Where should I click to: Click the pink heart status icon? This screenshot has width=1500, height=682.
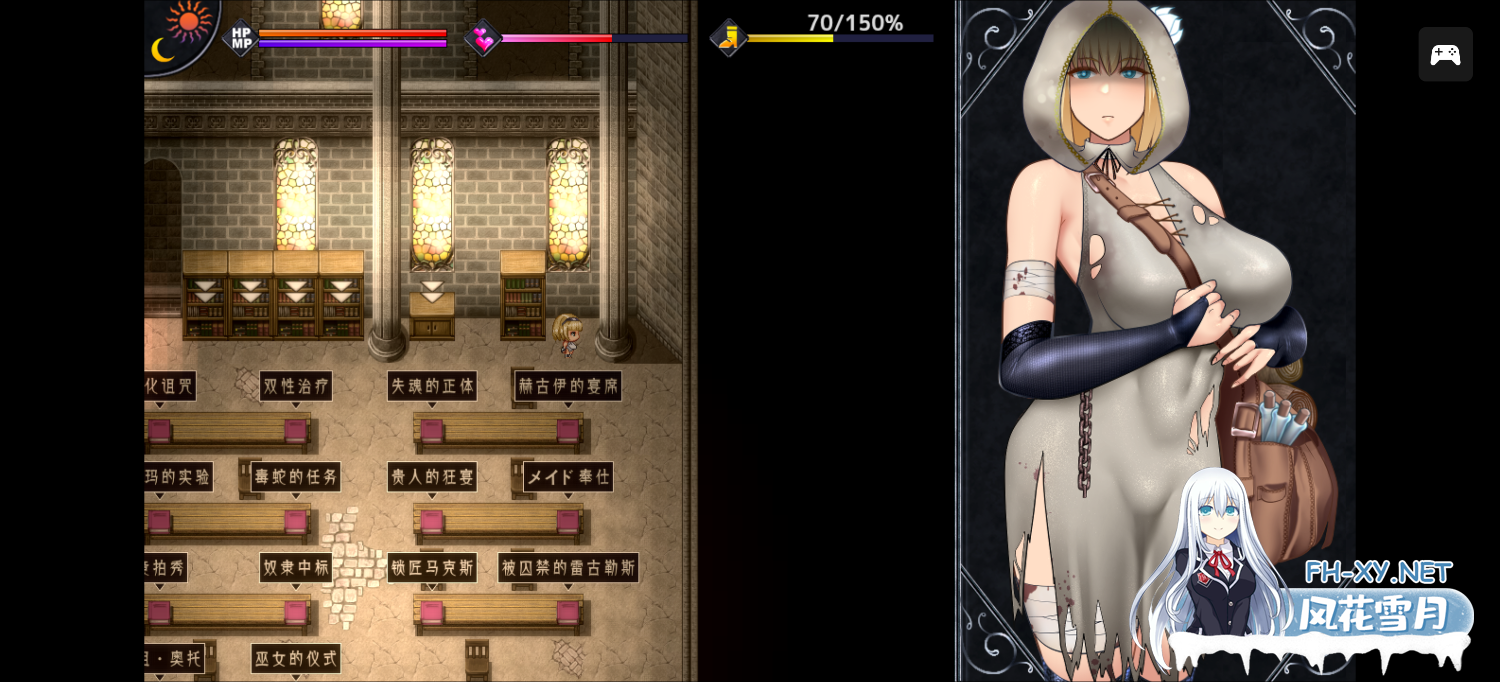[x=483, y=38]
